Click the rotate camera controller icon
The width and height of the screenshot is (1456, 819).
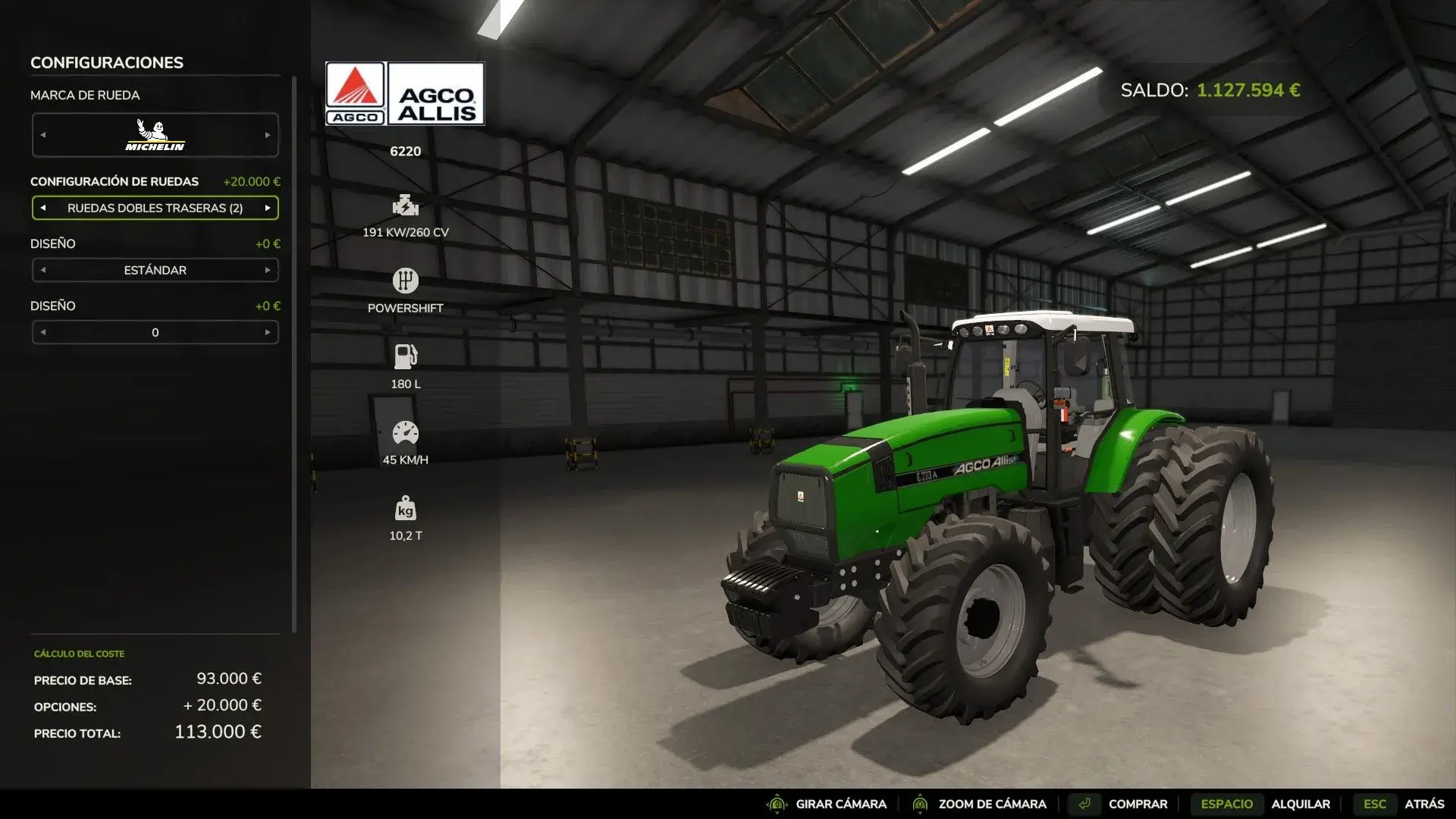[x=777, y=803]
